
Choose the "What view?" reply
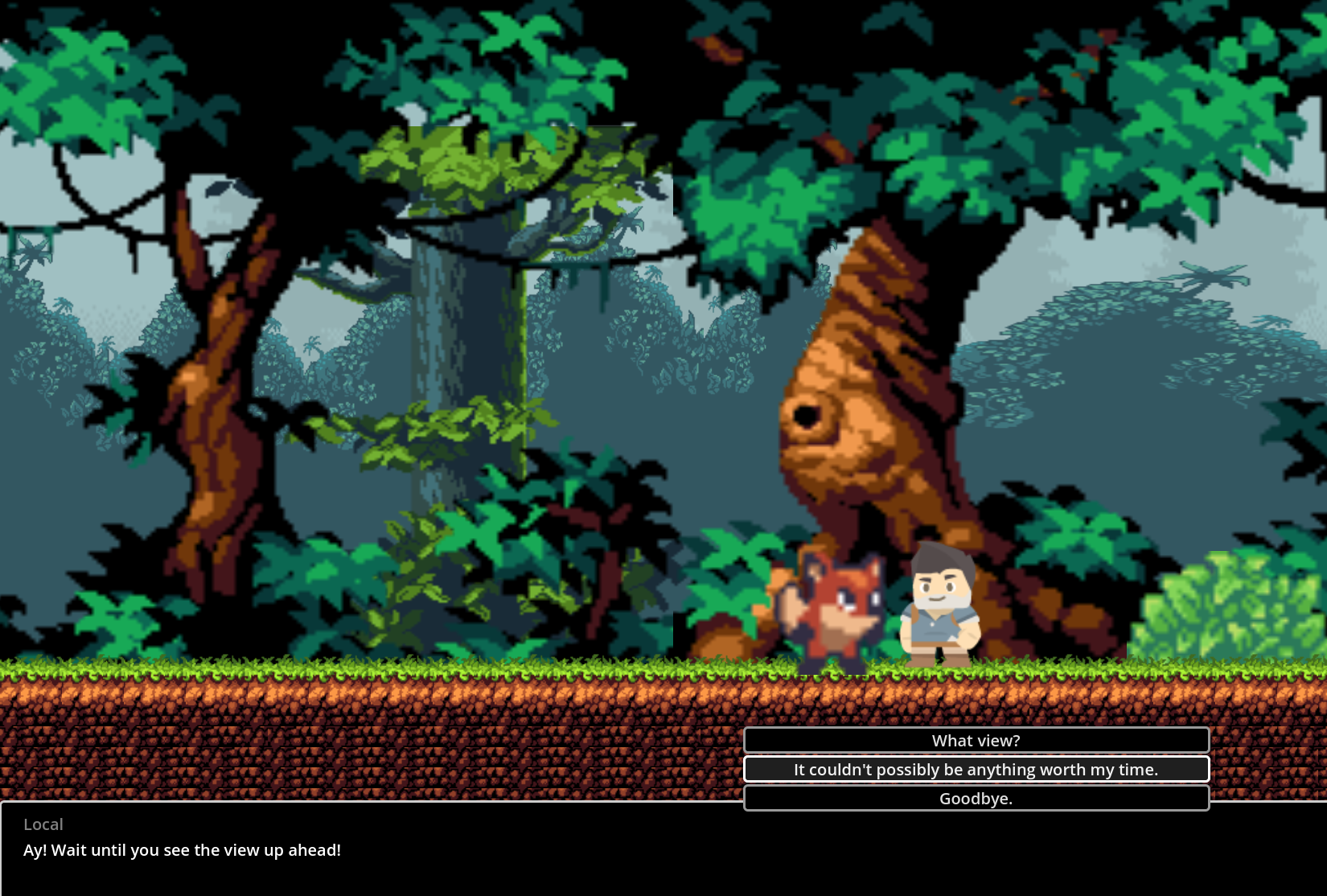click(x=976, y=740)
